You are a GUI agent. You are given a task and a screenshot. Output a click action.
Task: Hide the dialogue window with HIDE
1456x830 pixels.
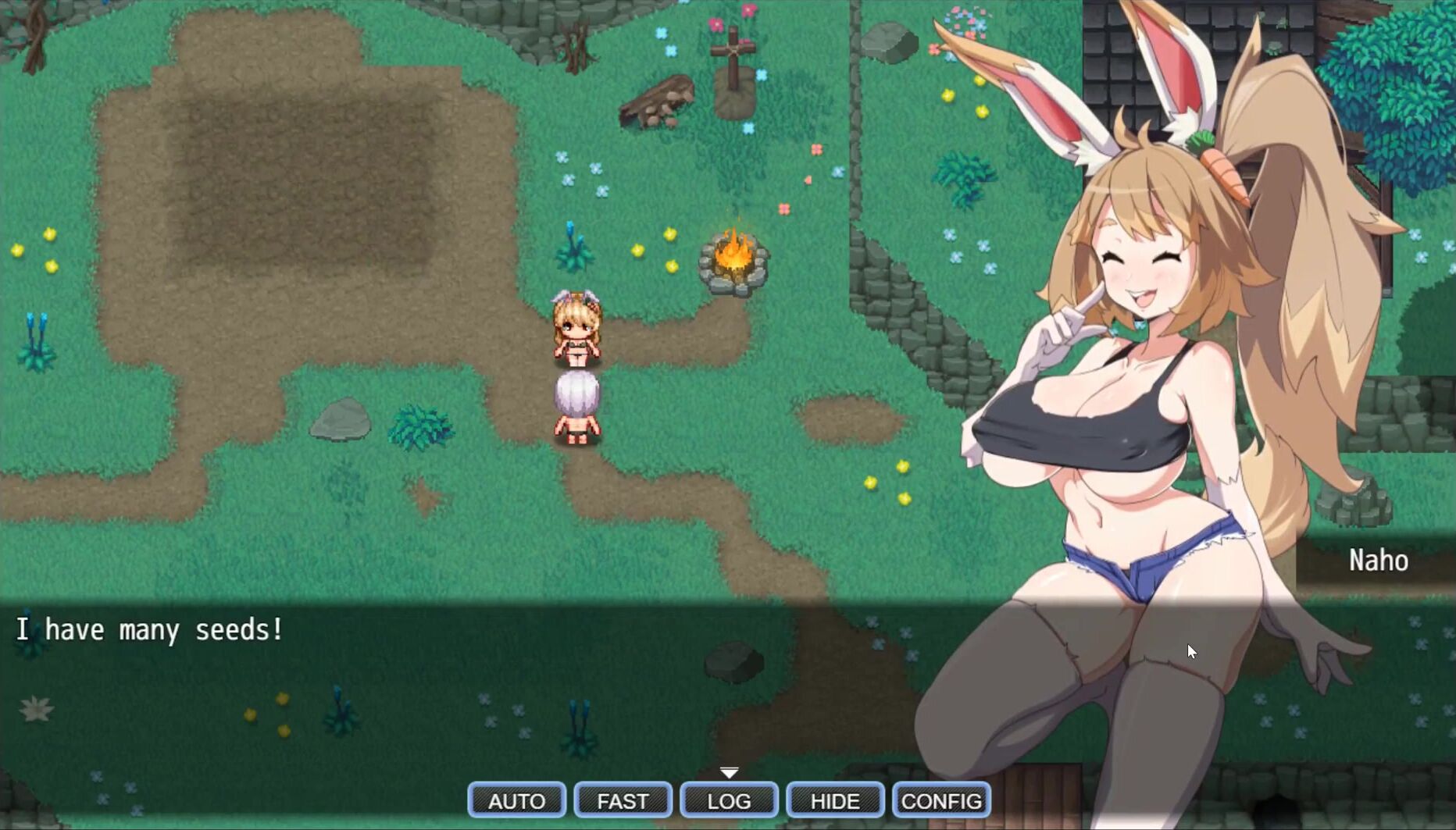coord(835,800)
